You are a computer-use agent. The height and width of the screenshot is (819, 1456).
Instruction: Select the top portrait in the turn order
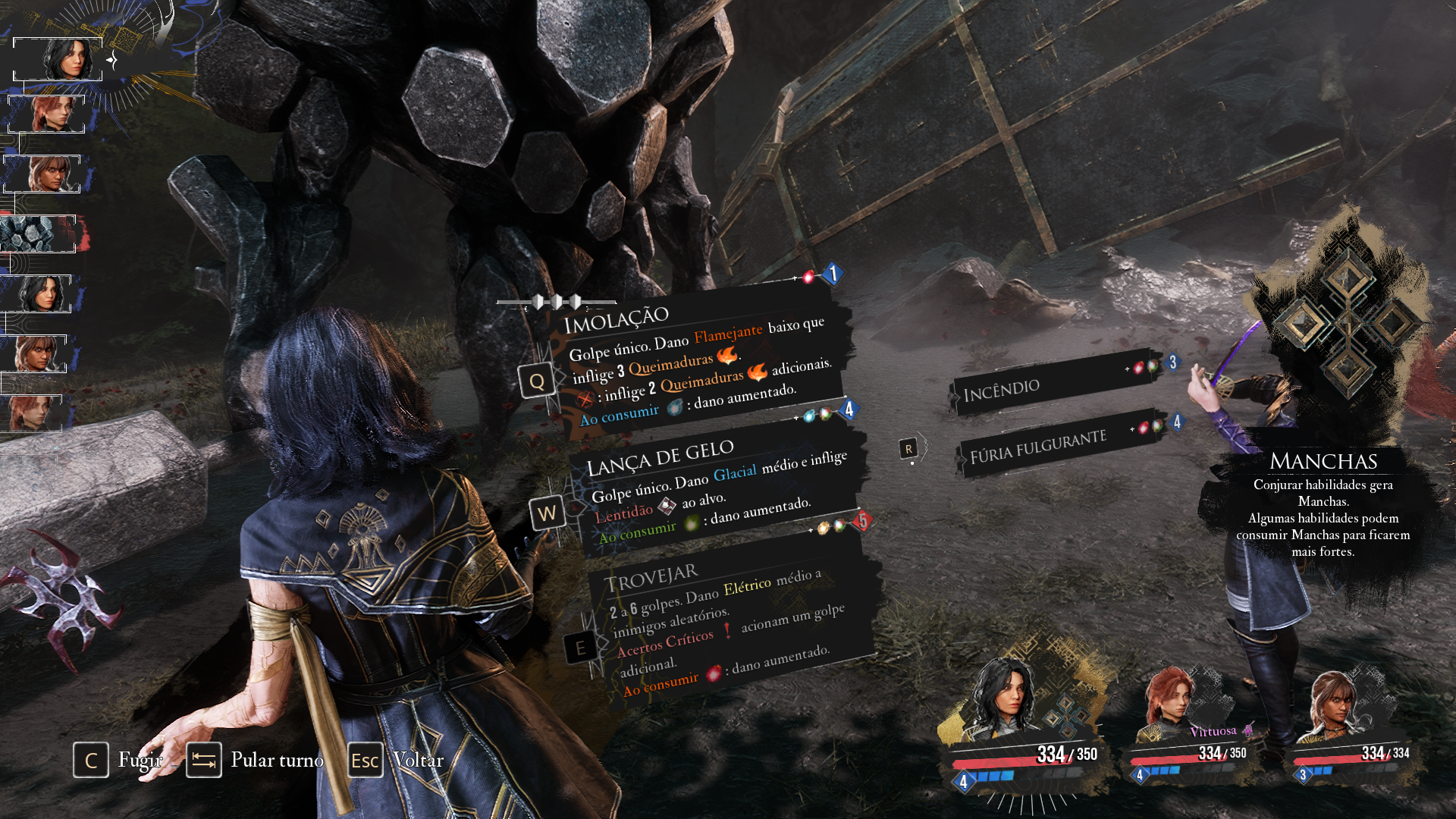coord(58,59)
